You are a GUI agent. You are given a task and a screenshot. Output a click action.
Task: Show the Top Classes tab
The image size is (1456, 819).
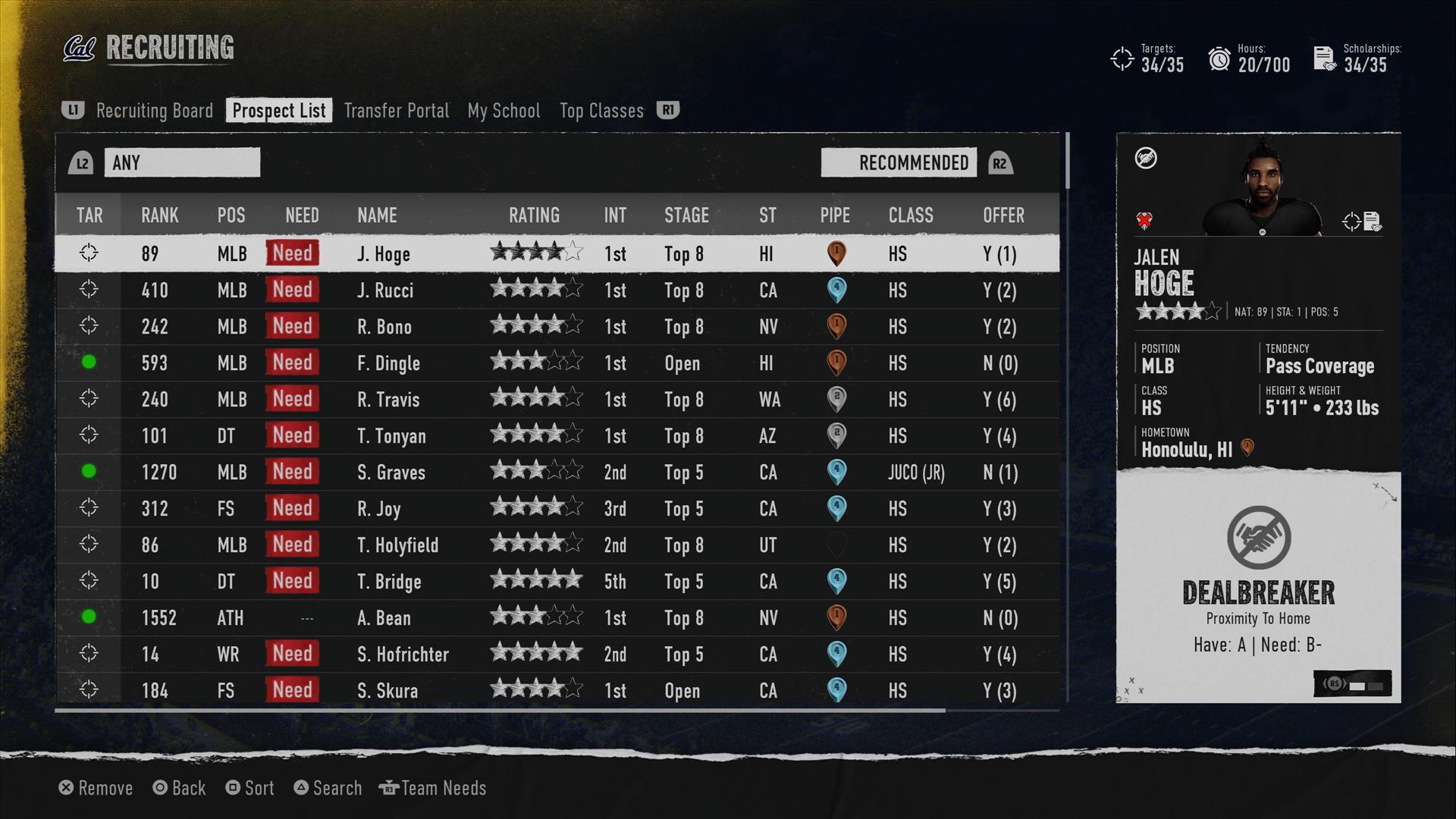click(x=601, y=111)
